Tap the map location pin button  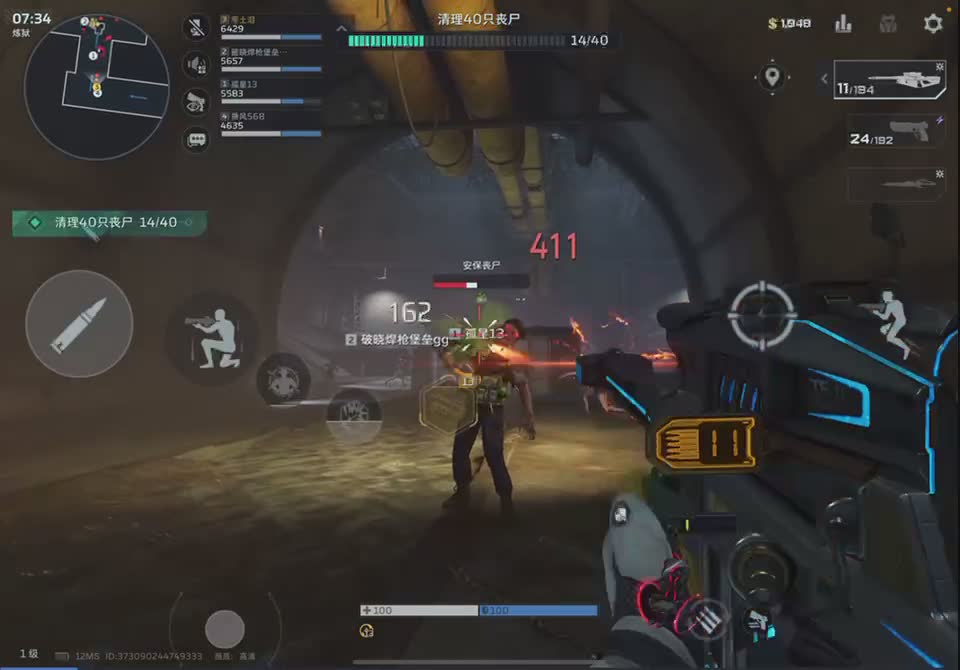(772, 77)
